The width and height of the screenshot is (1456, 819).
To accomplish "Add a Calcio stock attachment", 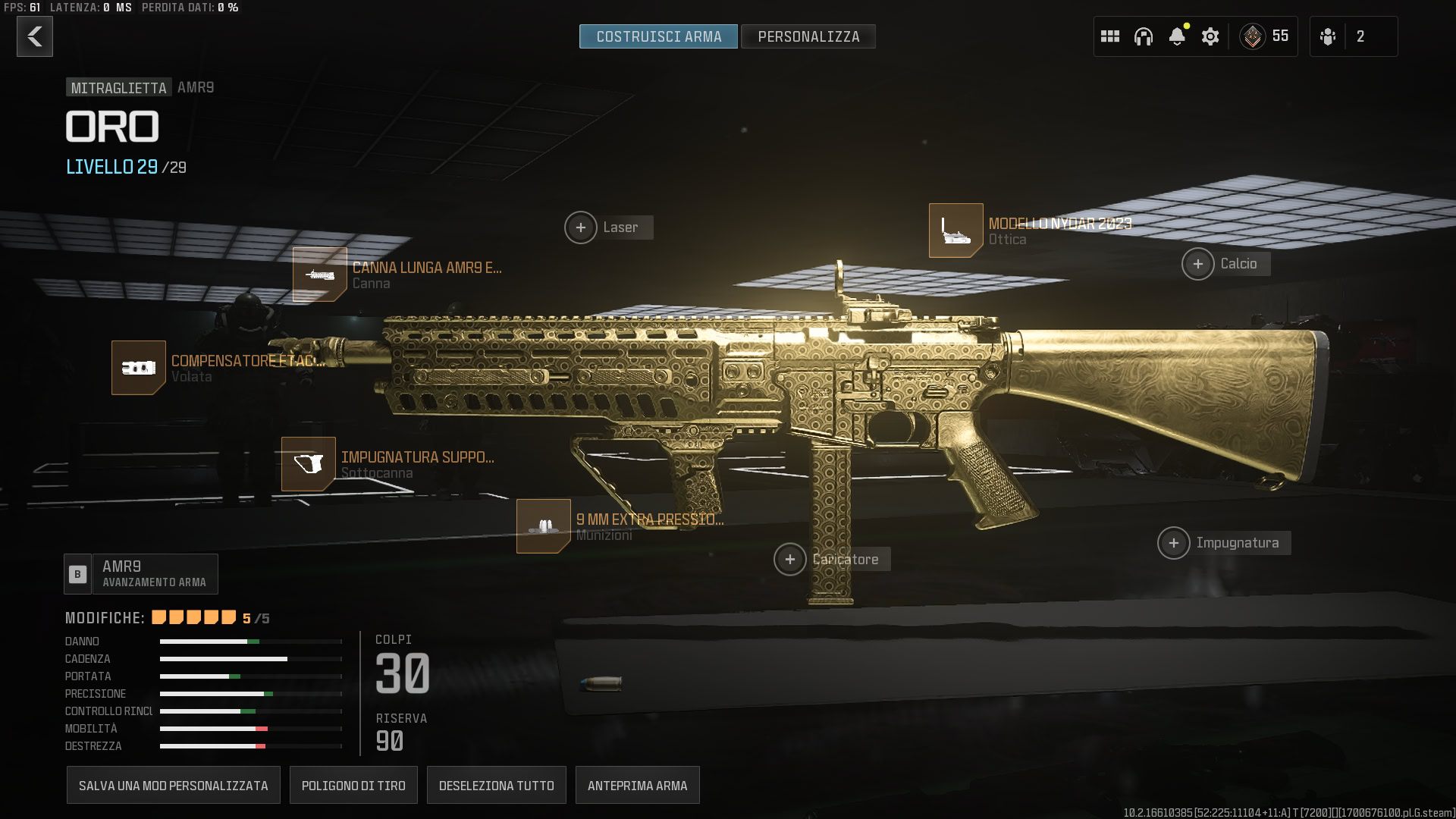I will [x=1198, y=264].
